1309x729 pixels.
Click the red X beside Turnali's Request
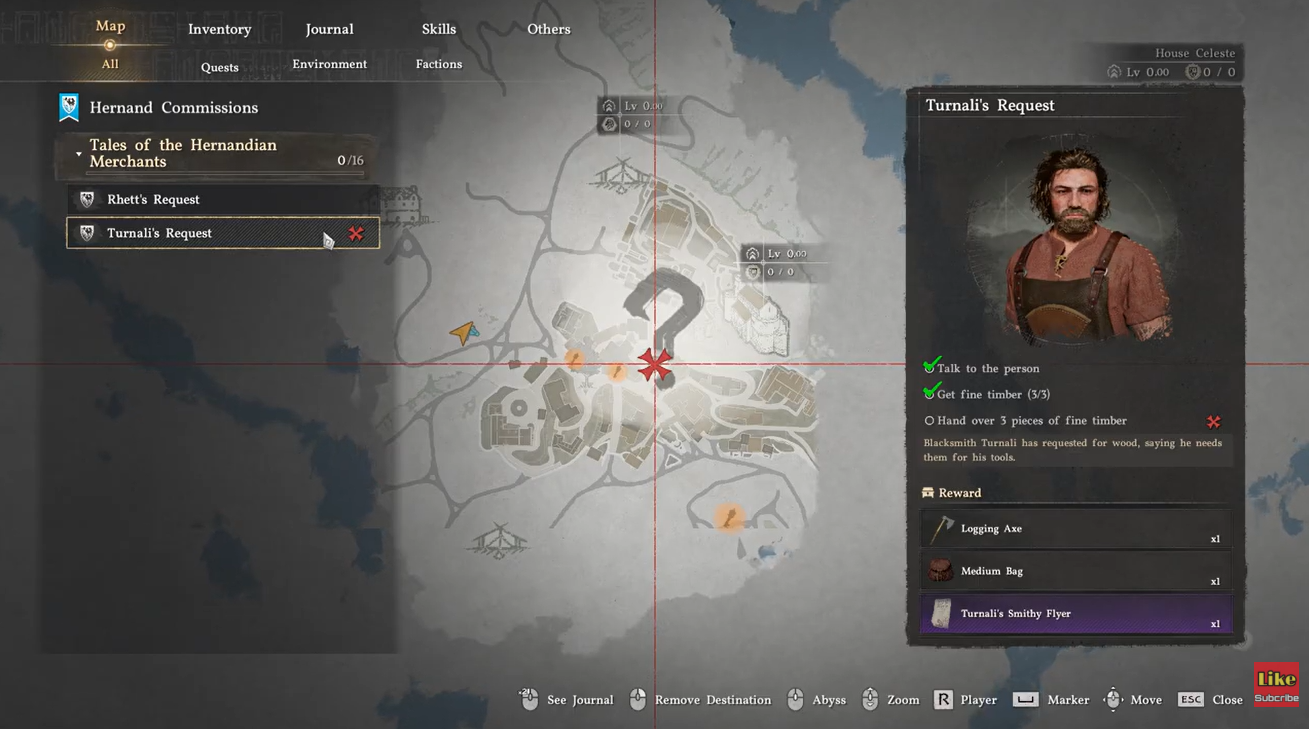356,234
